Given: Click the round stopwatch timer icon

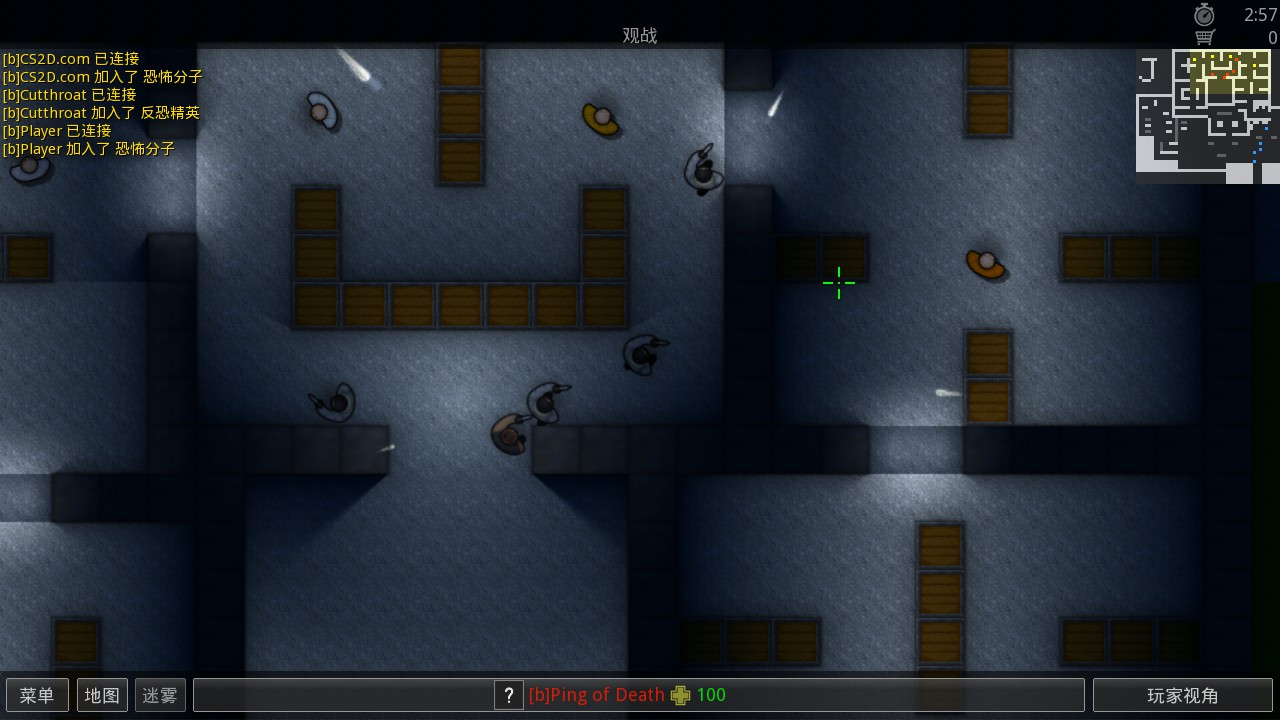Looking at the screenshot, I should pyautogui.click(x=1205, y=14).
